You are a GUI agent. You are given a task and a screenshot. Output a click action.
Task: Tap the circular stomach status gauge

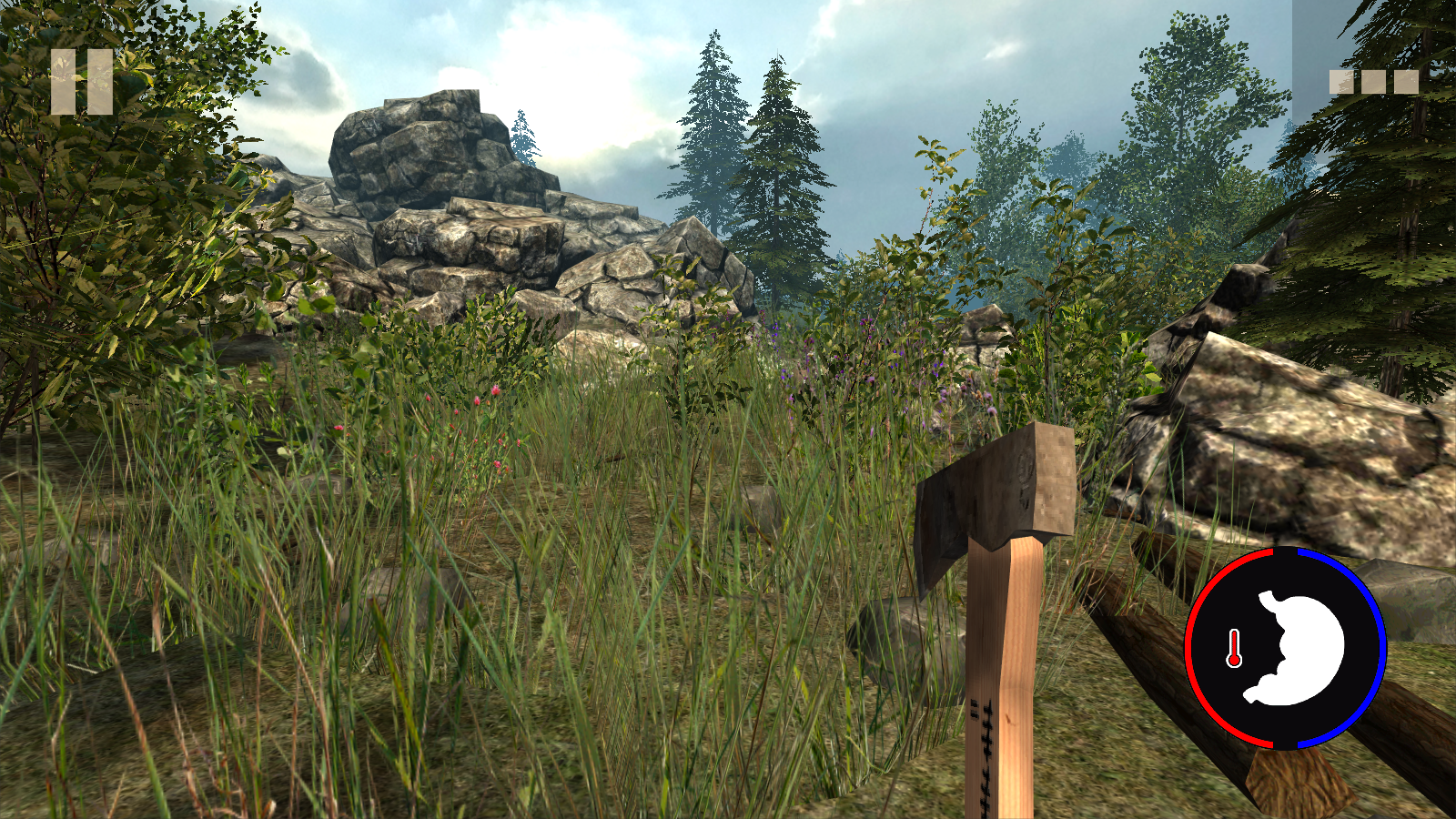tap(1285, 648)
